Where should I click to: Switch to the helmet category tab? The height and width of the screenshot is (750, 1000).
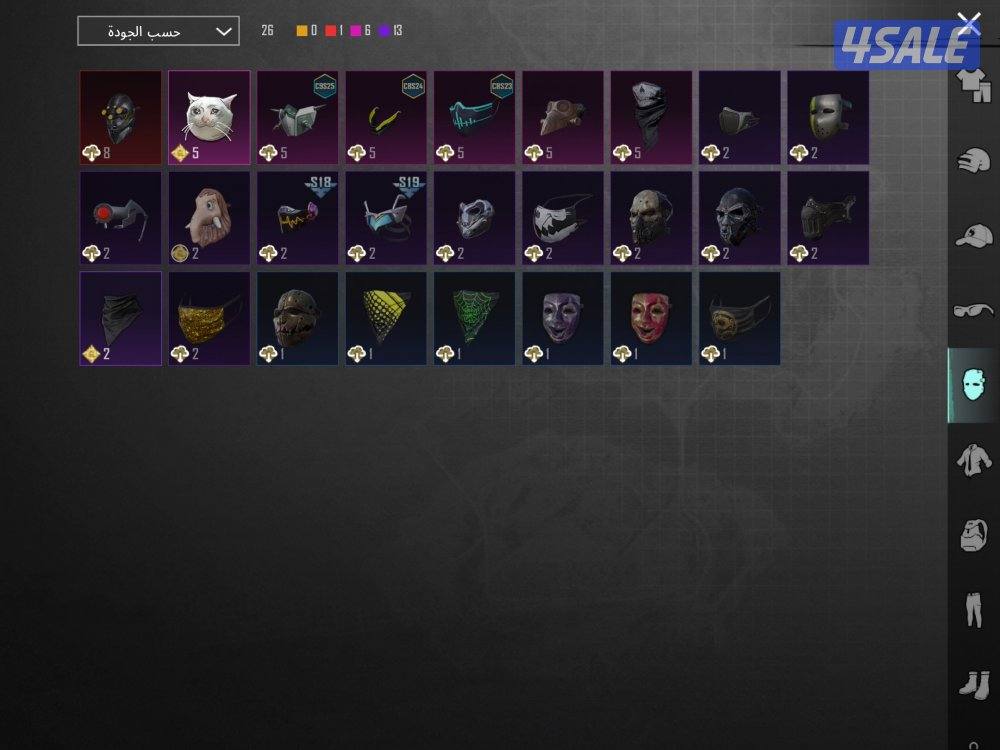click(973, 160)
